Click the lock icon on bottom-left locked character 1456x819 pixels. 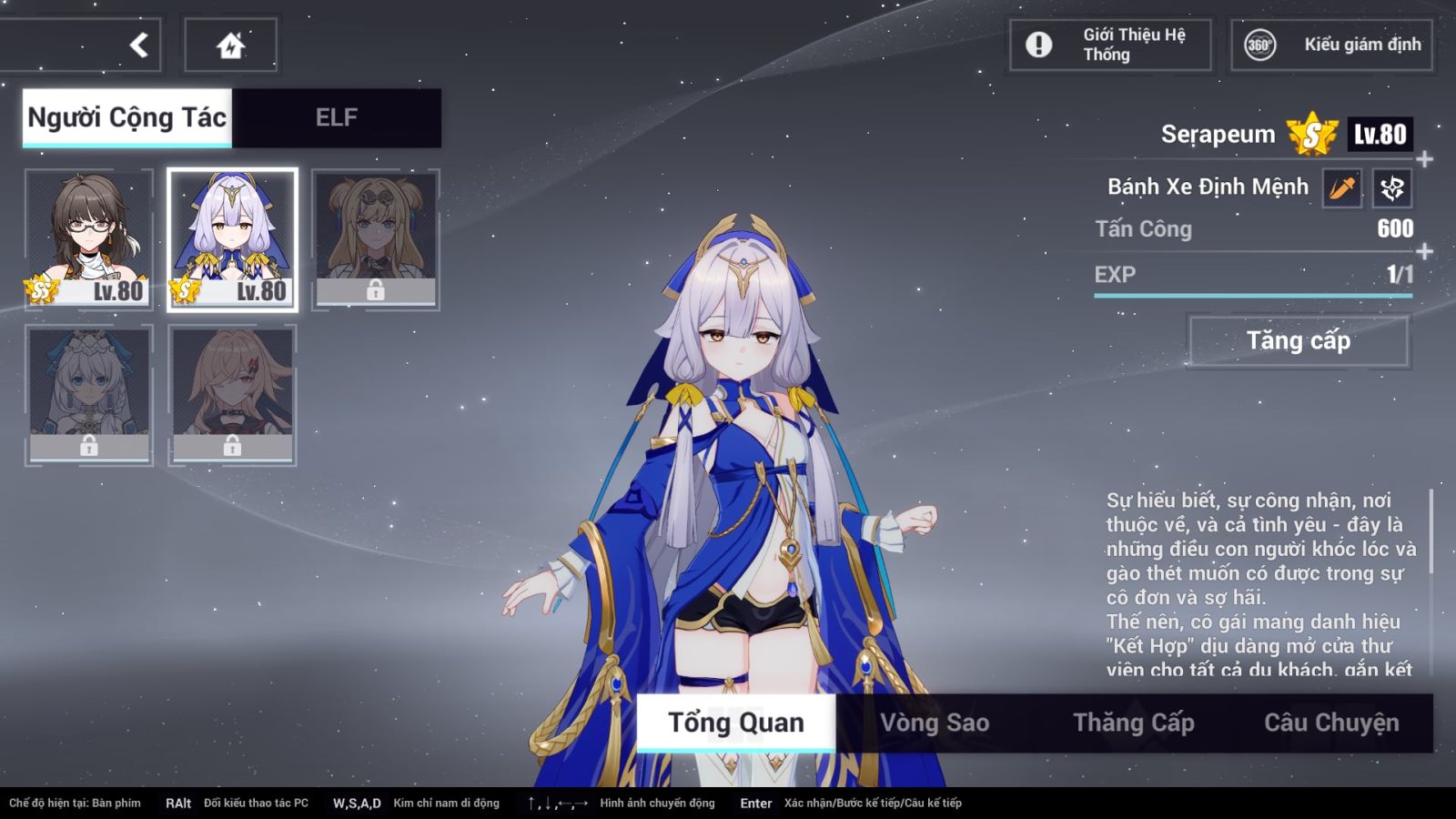point(88,446)
